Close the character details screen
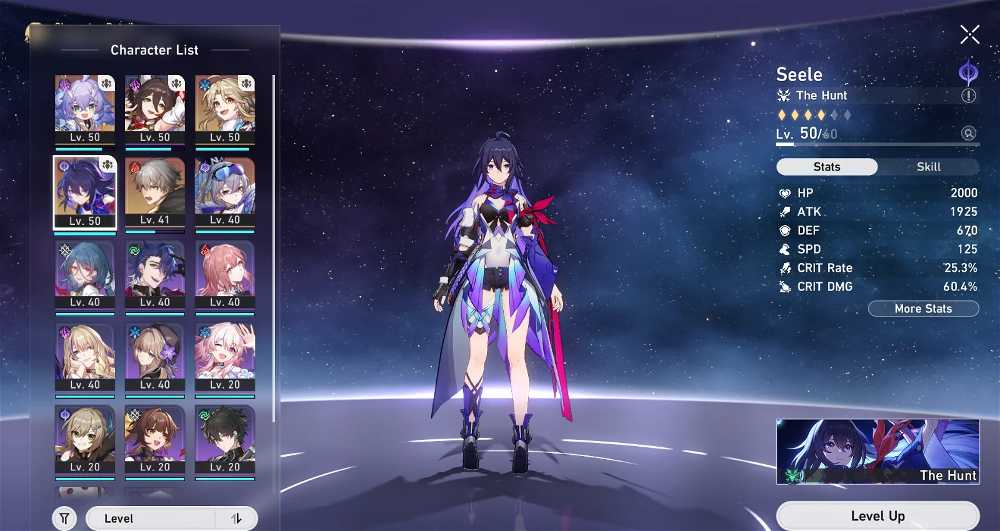The width and height of the screenshot is (1000, 531). [969, 35]
